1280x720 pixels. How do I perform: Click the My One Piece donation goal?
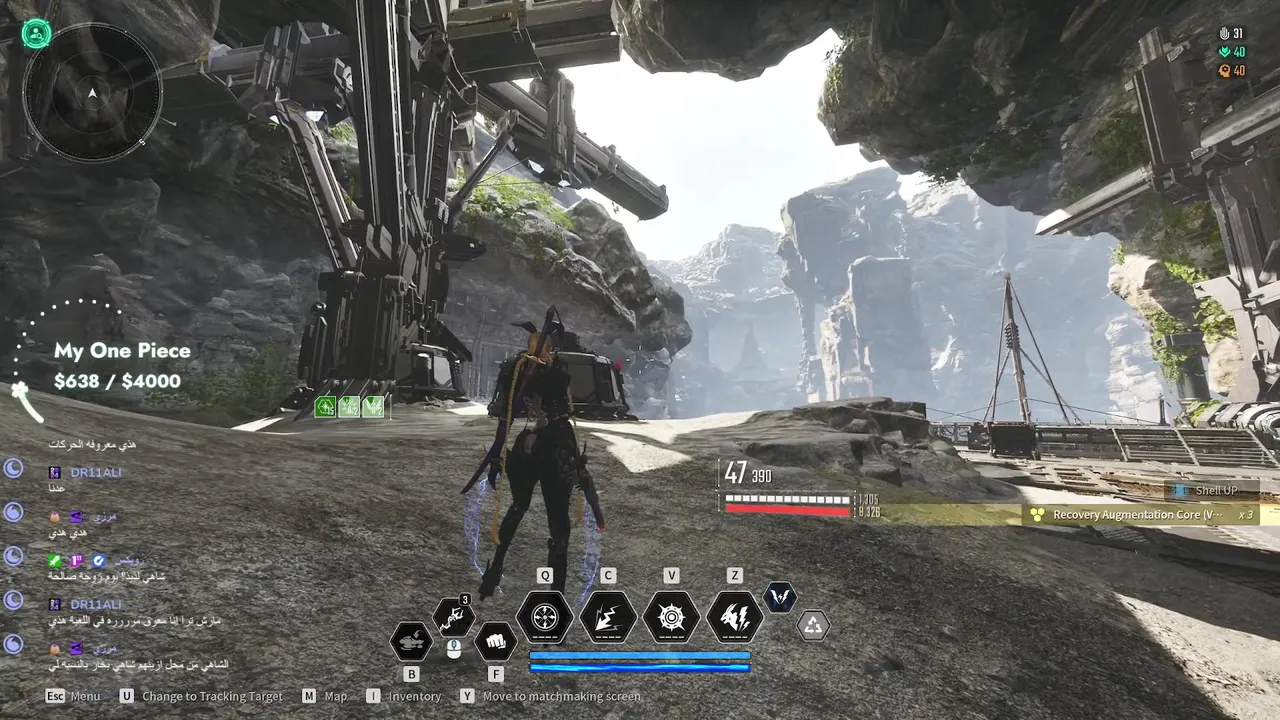point(121,365)
